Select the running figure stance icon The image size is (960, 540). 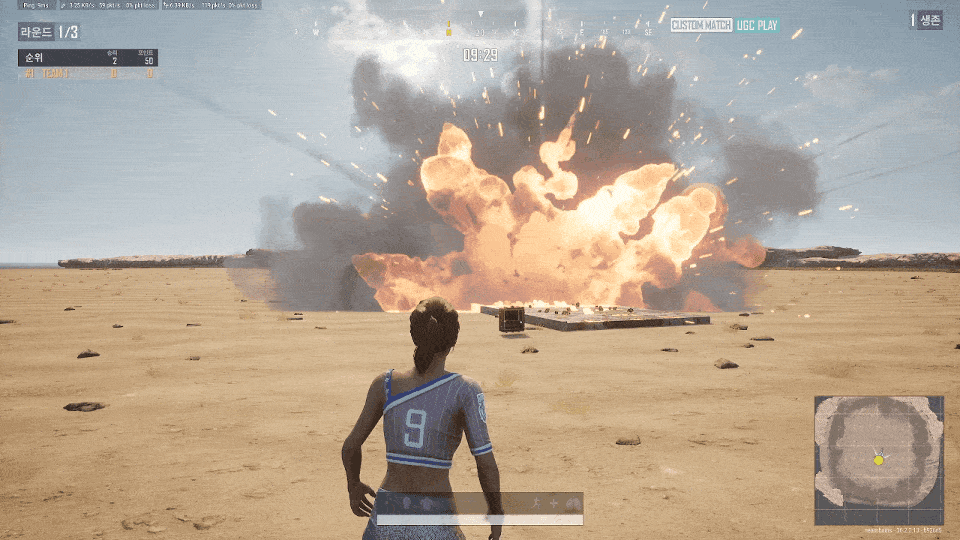pos(536,501)
